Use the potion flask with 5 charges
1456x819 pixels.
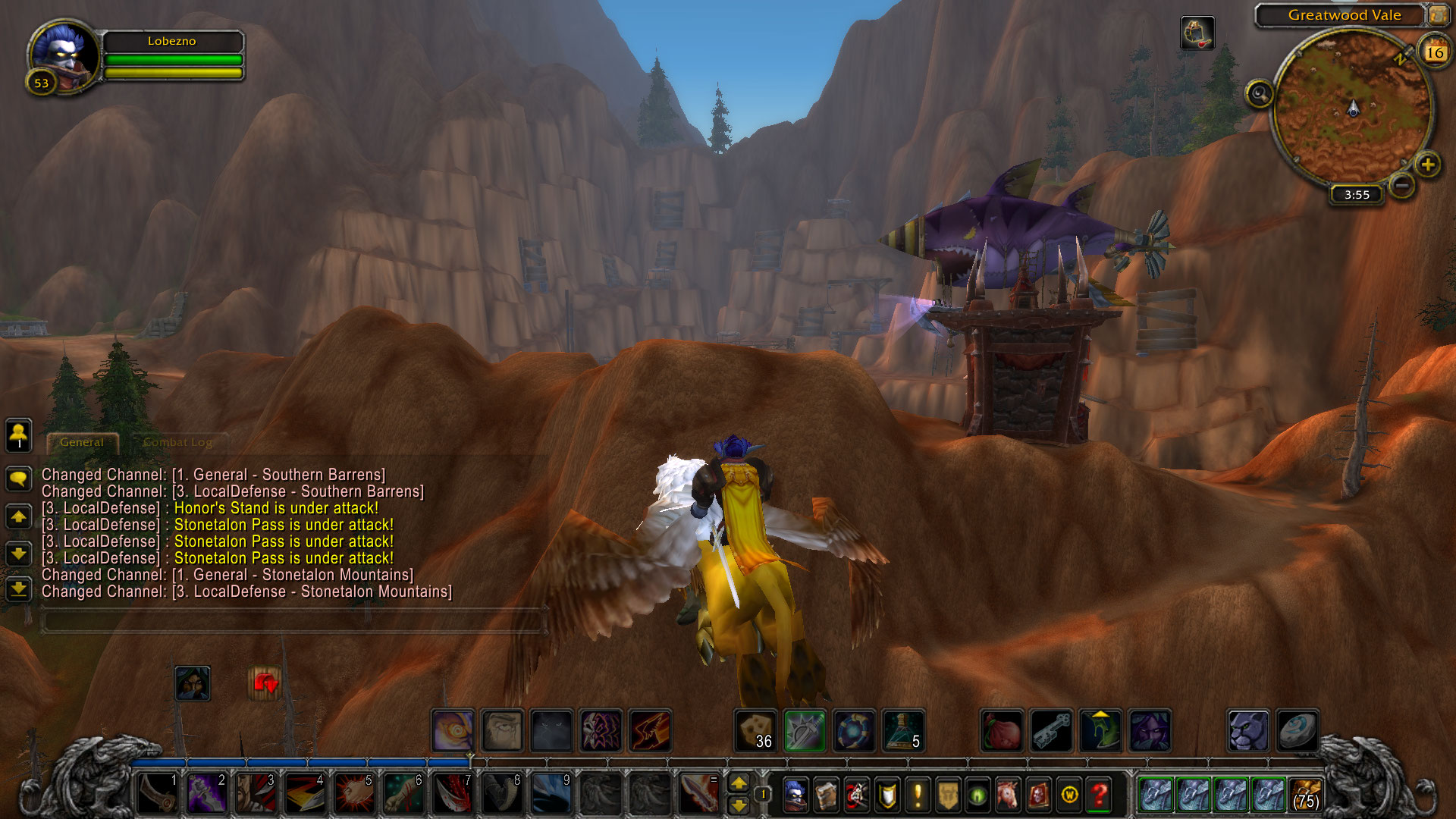(x=902, y=730)
